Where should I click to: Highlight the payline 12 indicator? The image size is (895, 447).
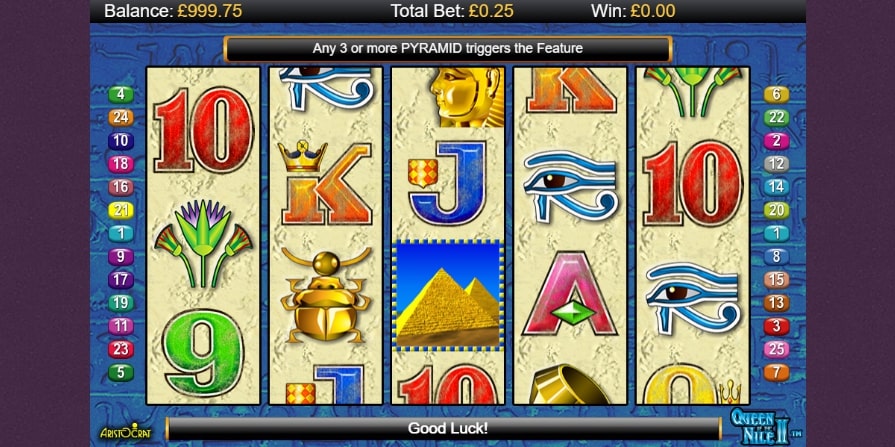click(x=776, y=164)
